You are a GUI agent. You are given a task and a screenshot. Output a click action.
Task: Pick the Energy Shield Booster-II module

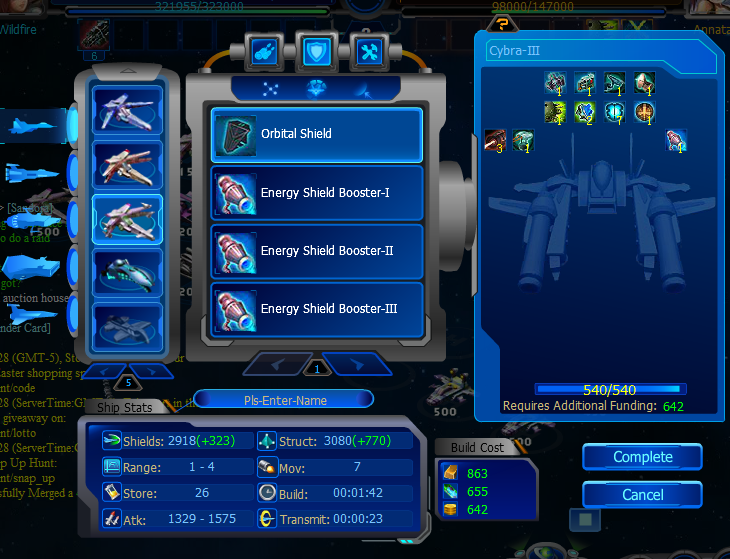click(x=316, y=251)
